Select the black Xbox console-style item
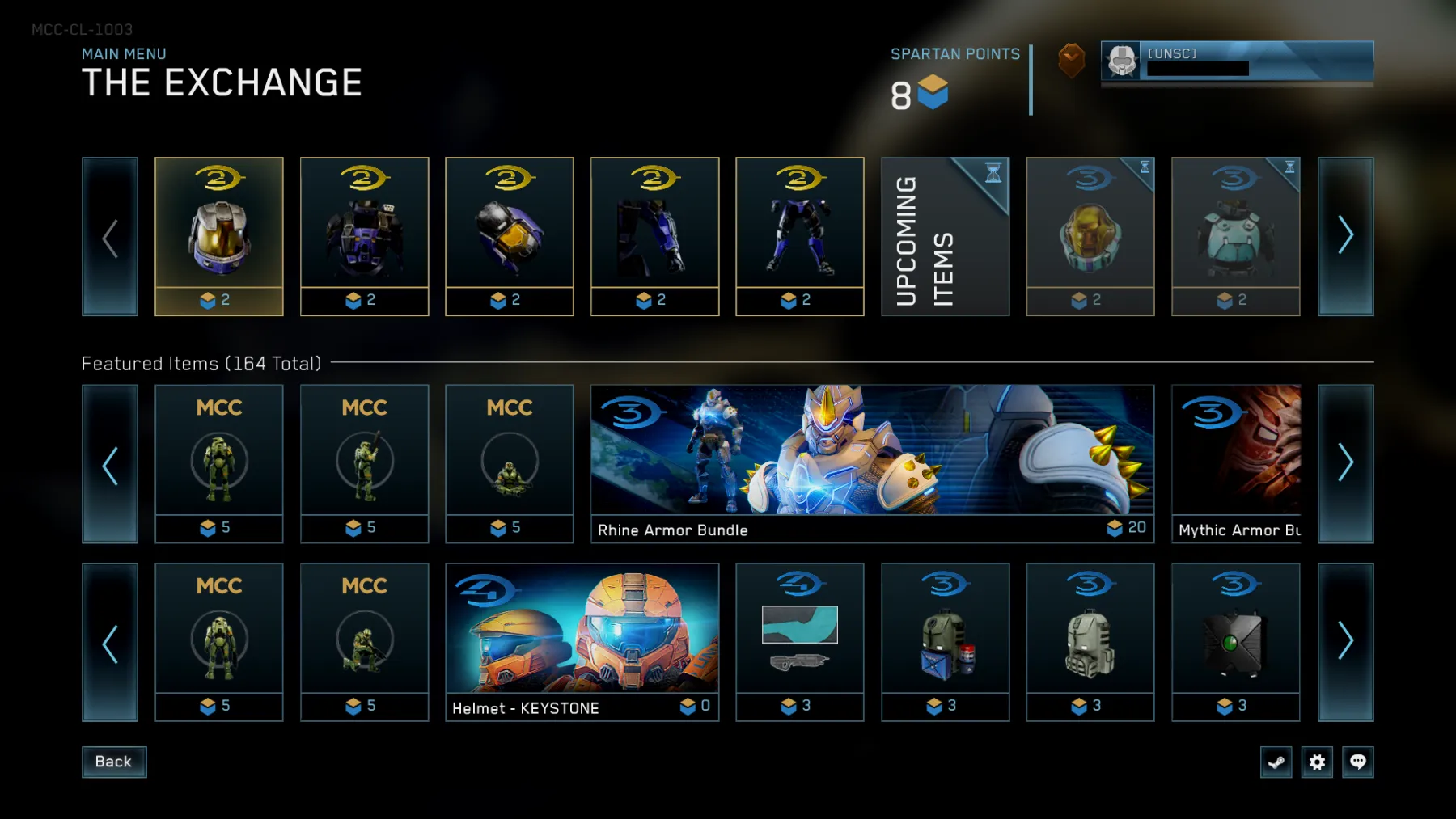The width and height of the screenshot is (1456, 819). (x=1236, y=641)
